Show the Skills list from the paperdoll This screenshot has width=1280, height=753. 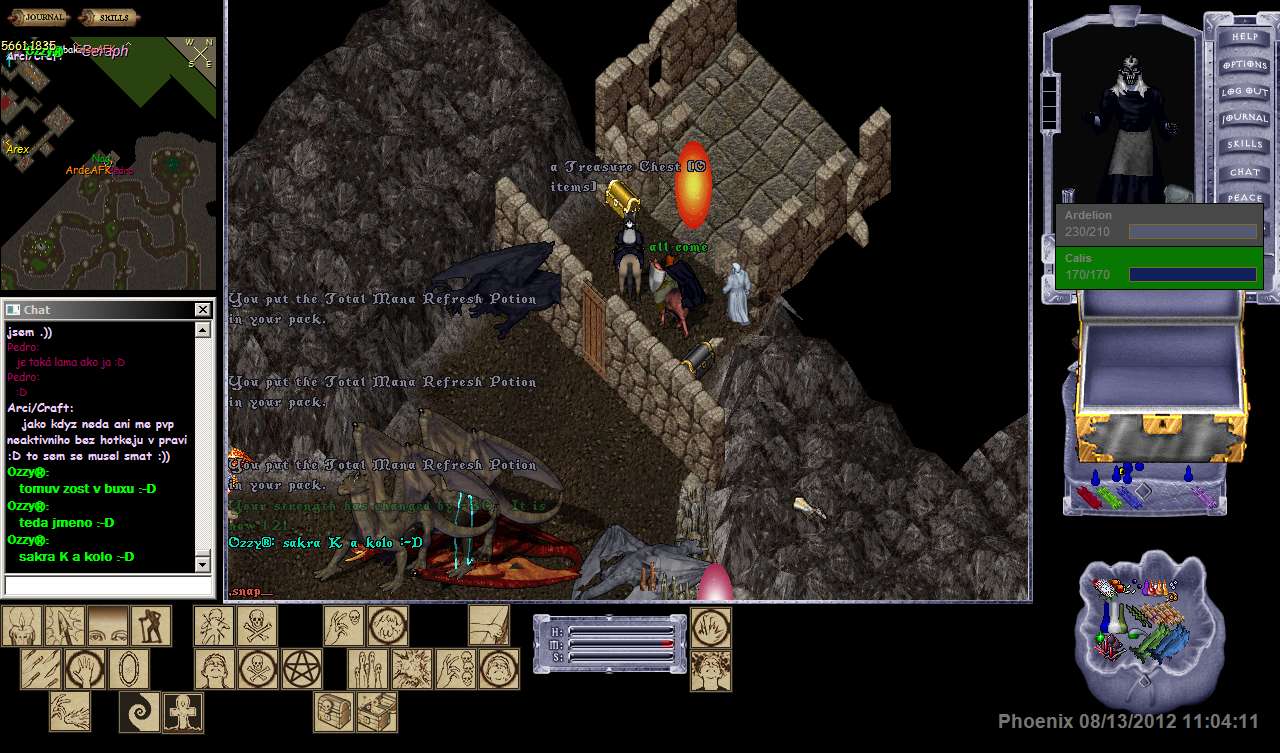[x=1245, y=145]
